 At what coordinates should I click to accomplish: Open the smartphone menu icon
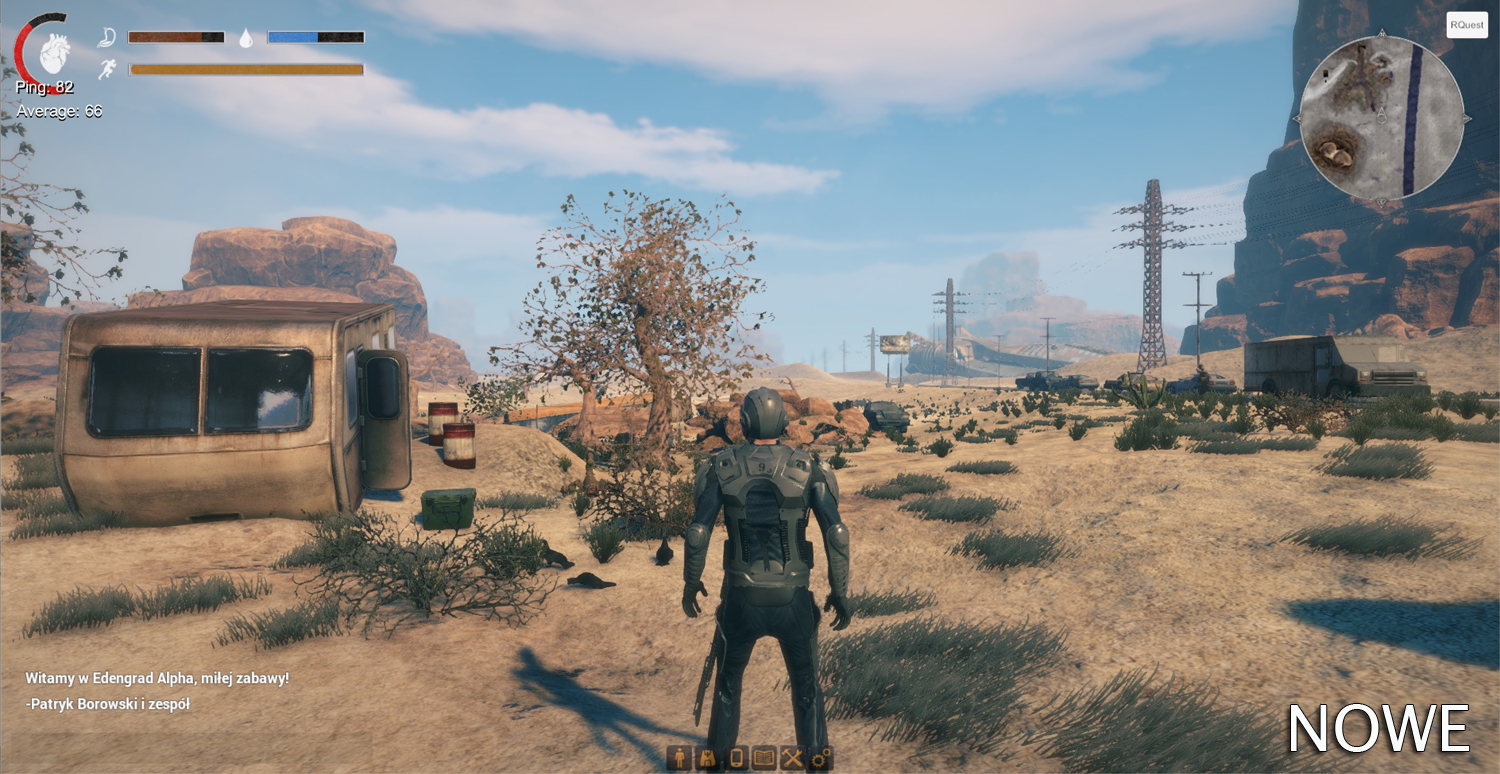736,758
